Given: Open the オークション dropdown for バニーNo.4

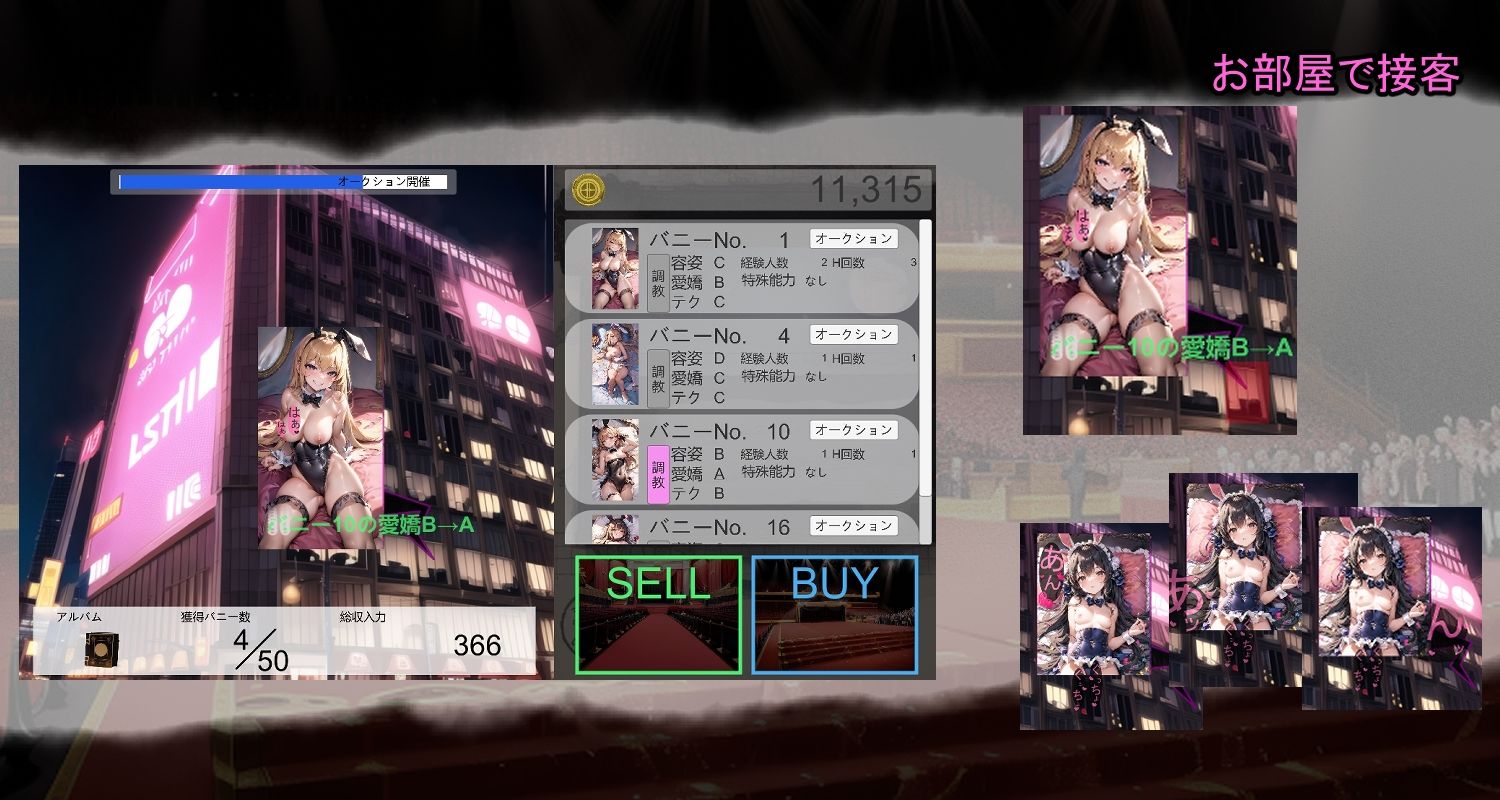Looking at the screenshot, I should (x=855, y=334).
